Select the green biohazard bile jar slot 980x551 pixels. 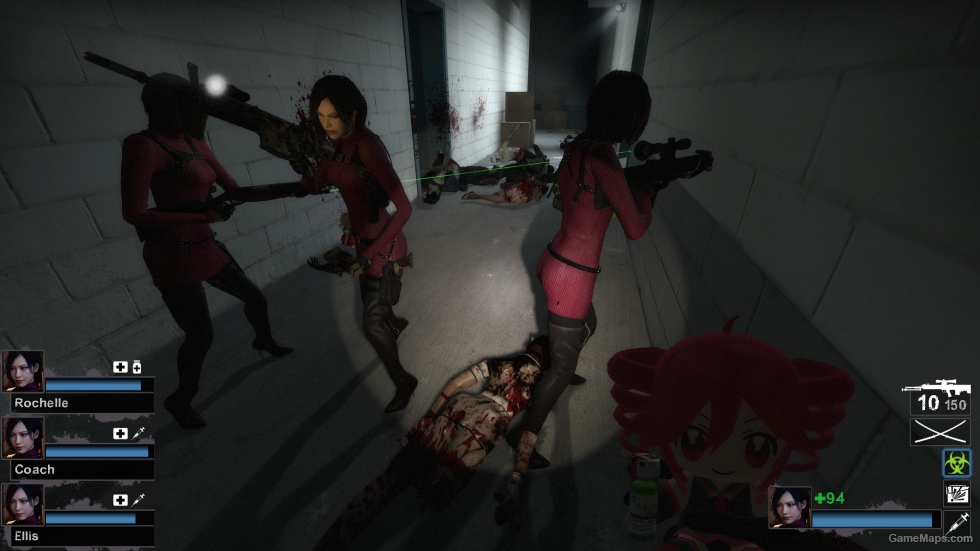click(x=956, y=463)
